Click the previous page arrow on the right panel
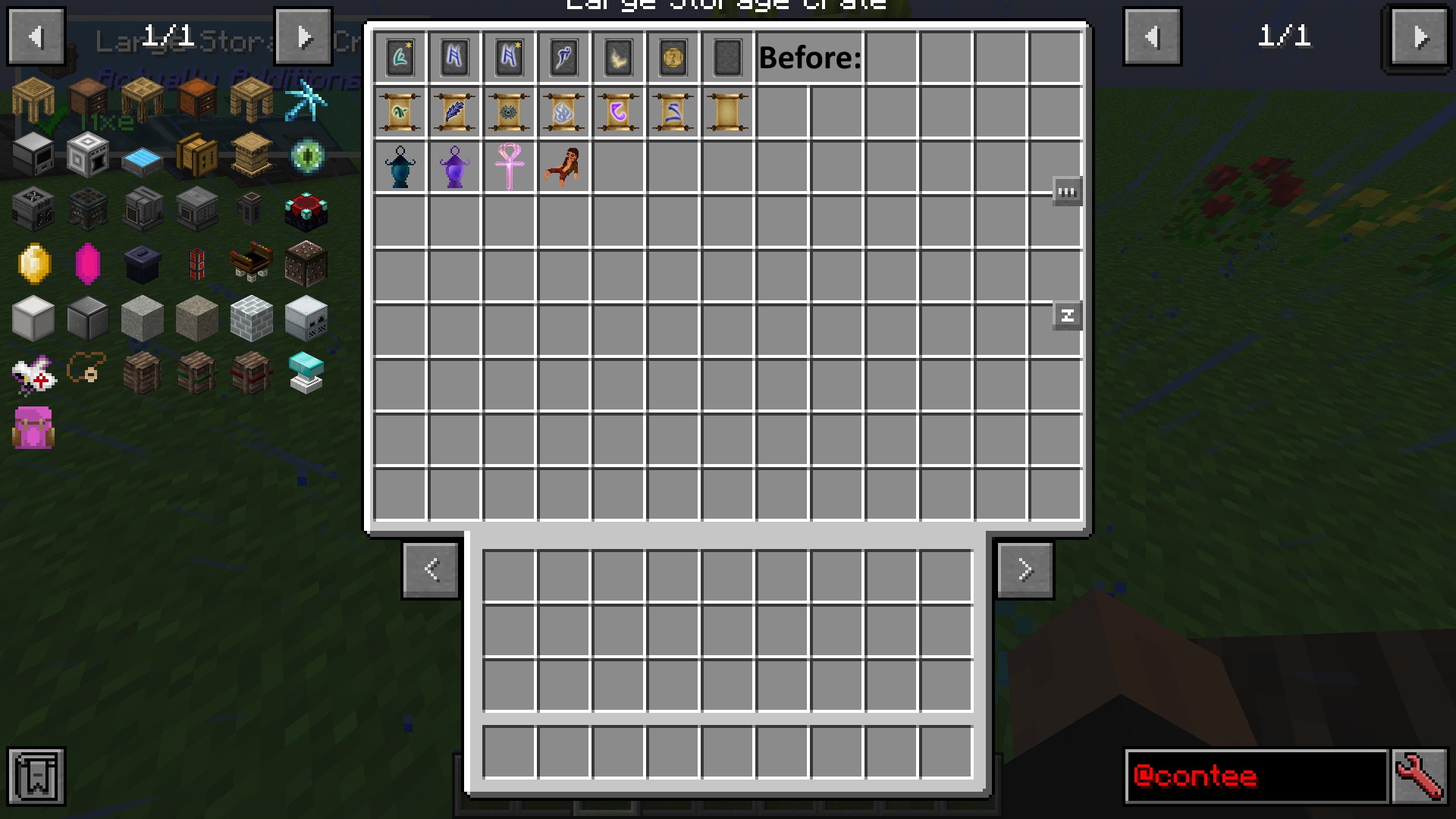This screenshot has height=819, width=1456. (x=1152, y=36)
